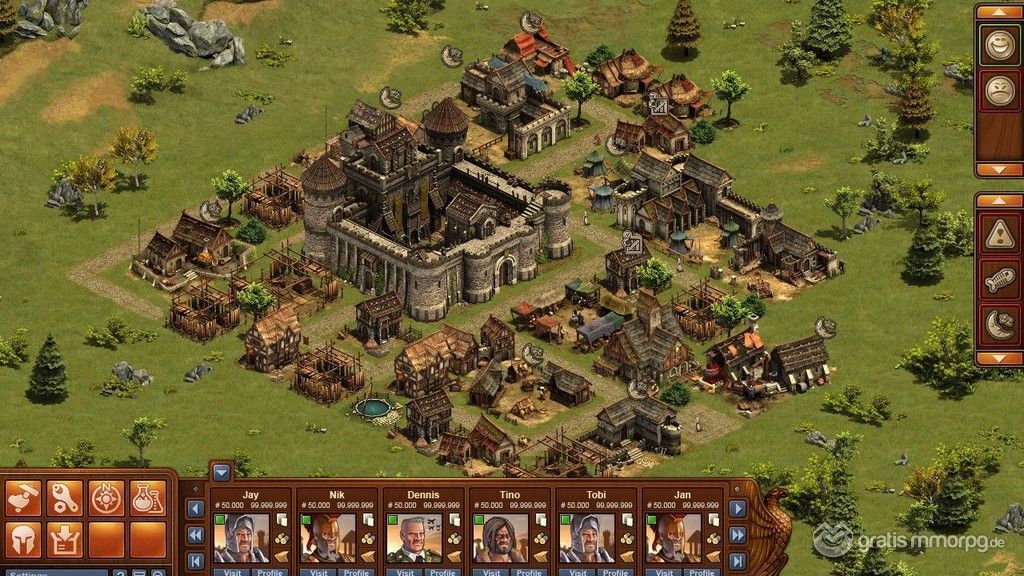The height and width of the screenshot is (576, 1024).
Task: Collapse the friends bar with the down arrow
Action: point(221,472)
